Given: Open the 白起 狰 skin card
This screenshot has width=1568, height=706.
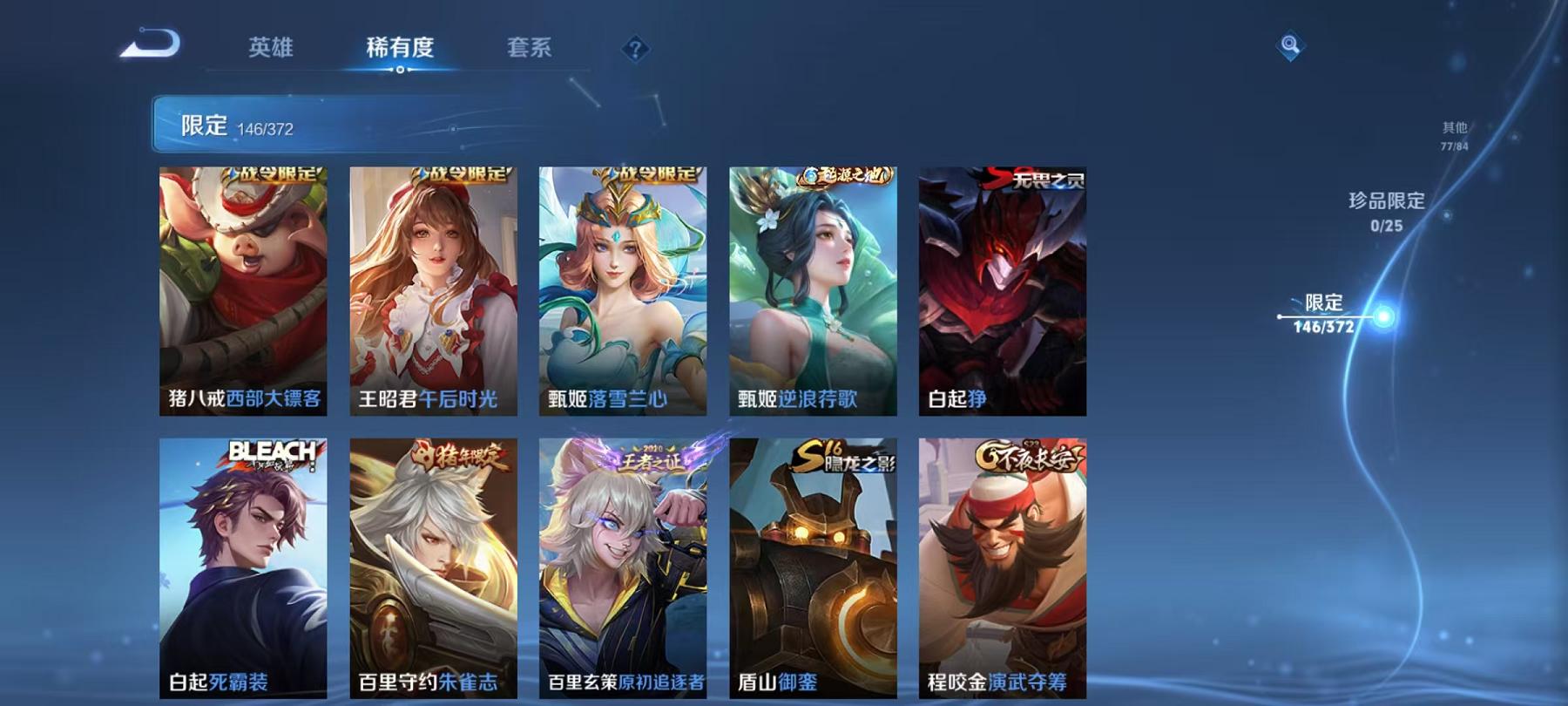Looking at the screenshot, I should pos(1000,288).
